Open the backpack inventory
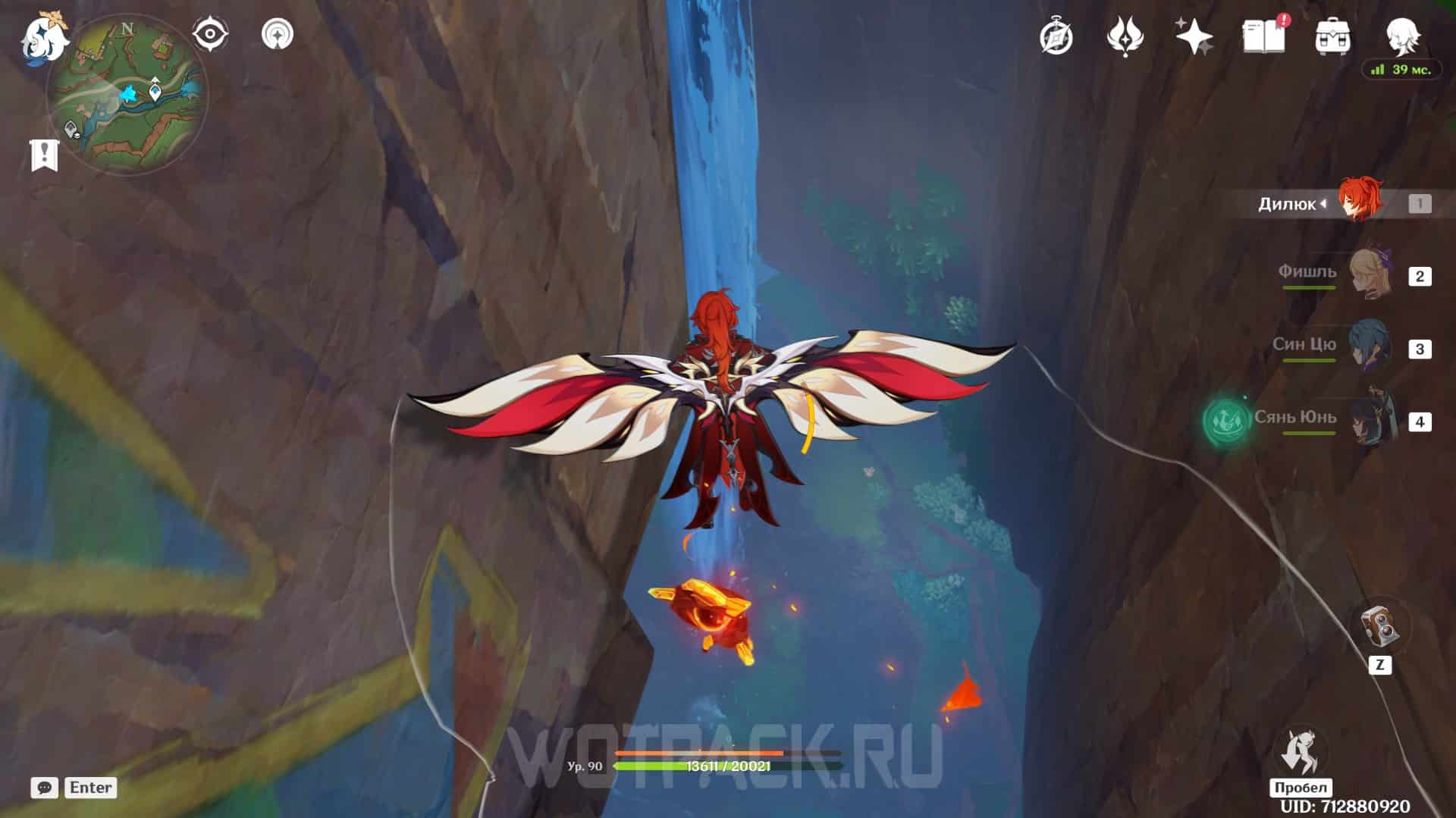This screenshot has width=1456, height=818. 1332,36
